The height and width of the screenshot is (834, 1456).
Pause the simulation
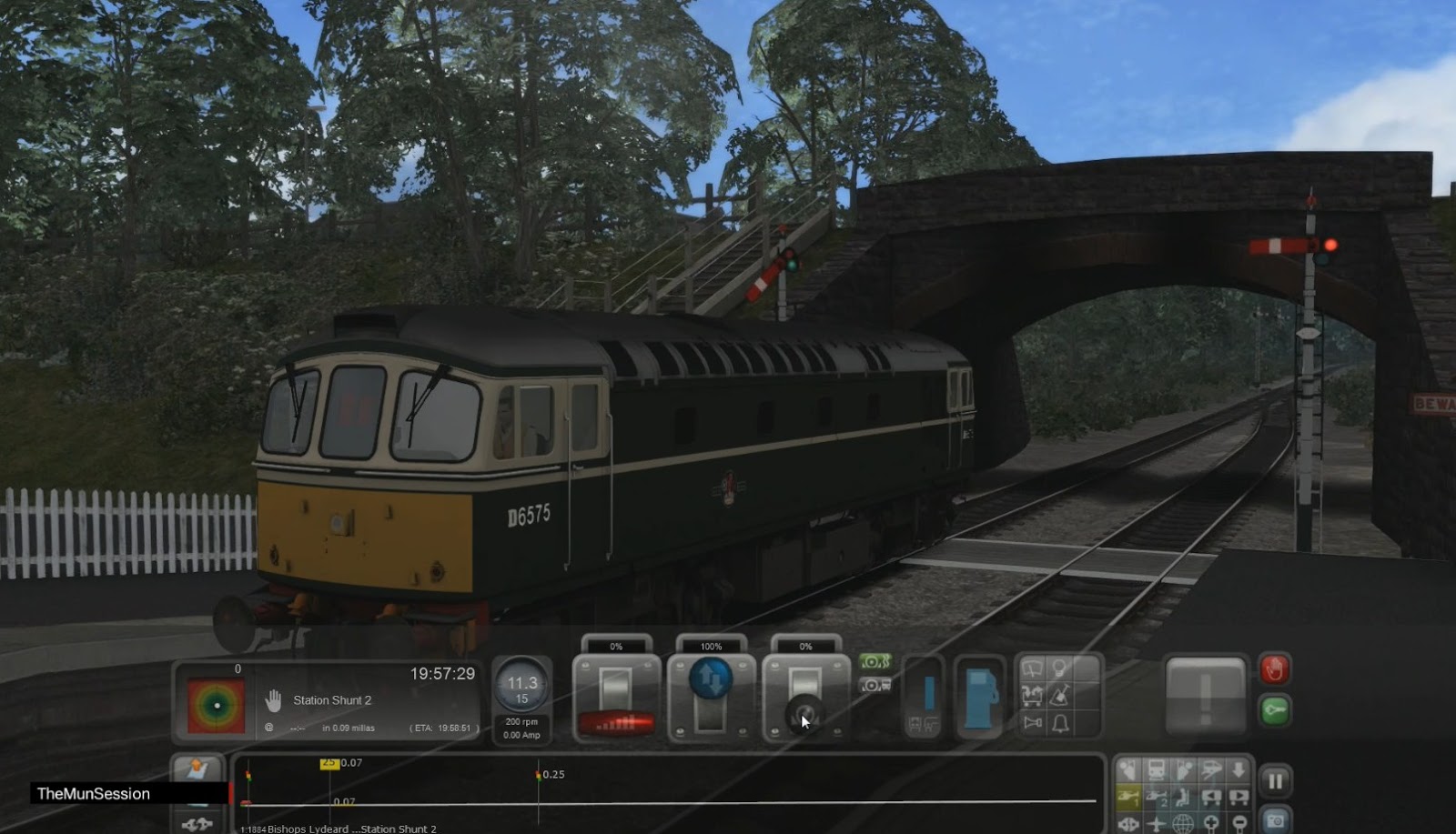(x=1276, y=779)
